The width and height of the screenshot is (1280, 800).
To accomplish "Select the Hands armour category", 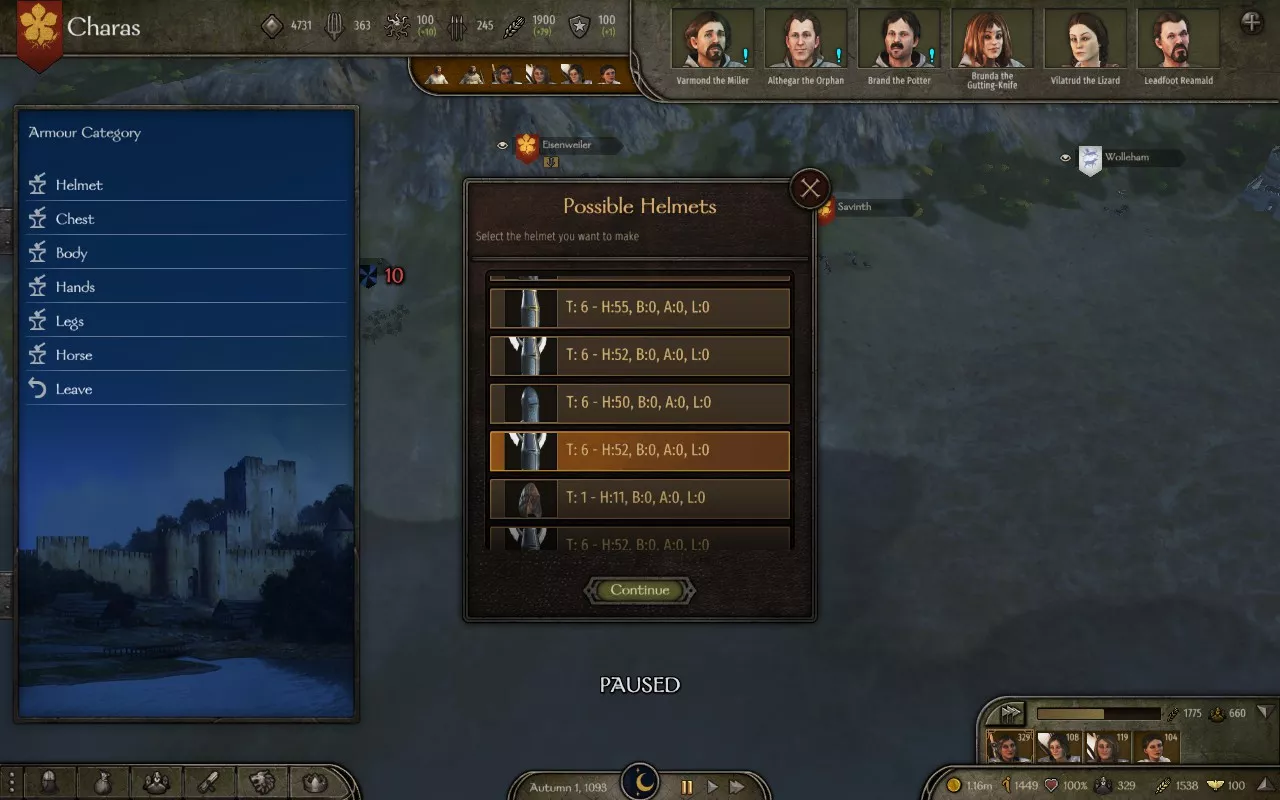I will click(x=75, y=287).
